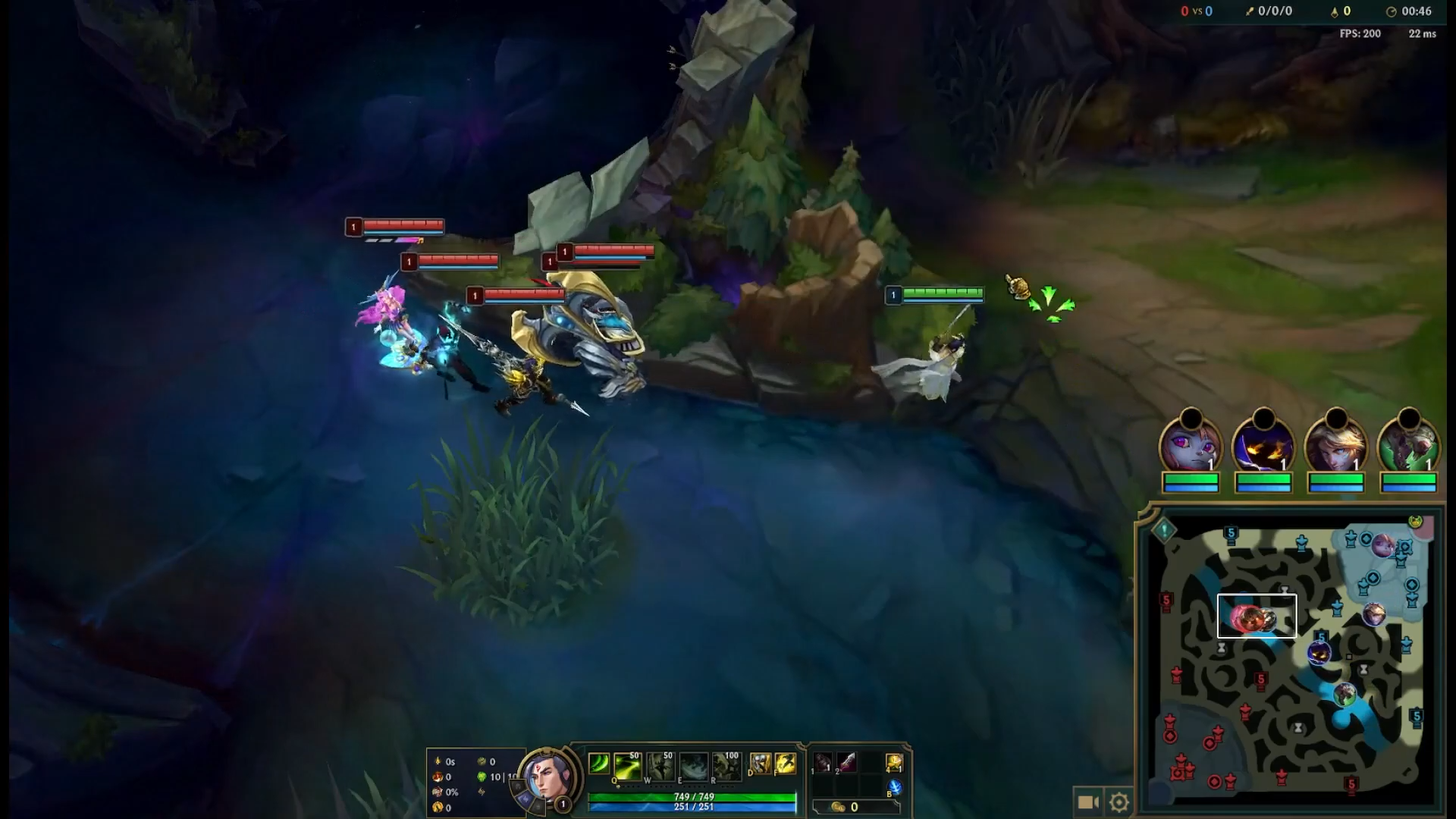Use the Flash summoner spell on F
The height and width of the screenshot is (819, 1456).
click(786, 764)
